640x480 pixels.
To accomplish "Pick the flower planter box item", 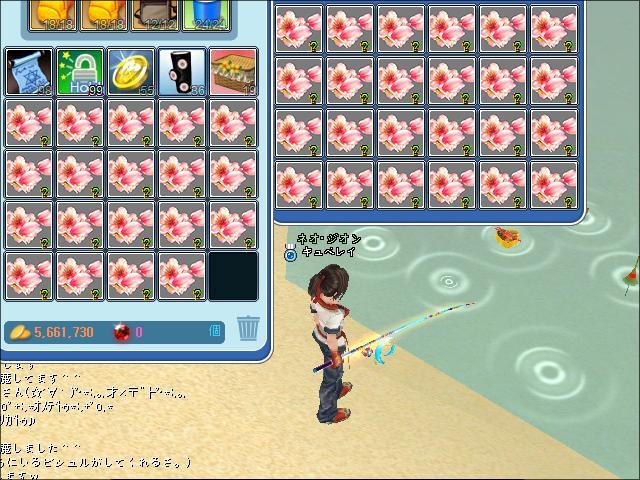I will [x=233, y=72].
